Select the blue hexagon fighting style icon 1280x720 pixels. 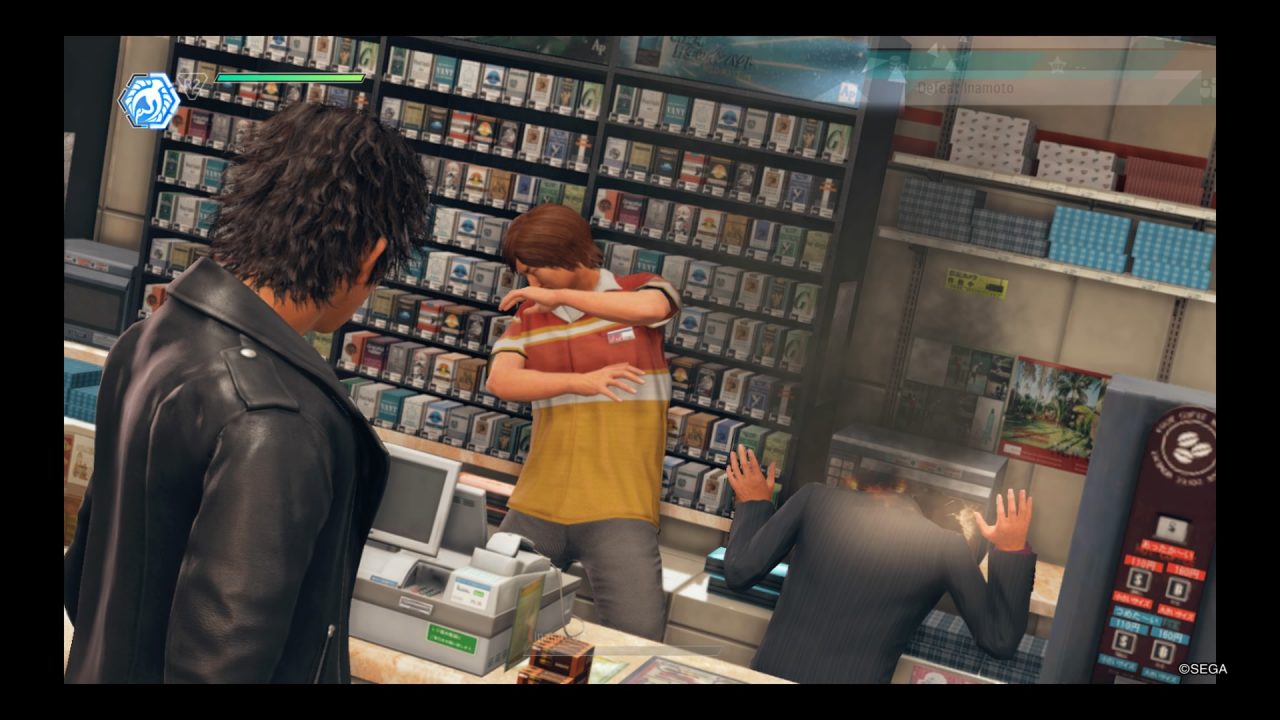pyautogui.click(x=148, y=101)
